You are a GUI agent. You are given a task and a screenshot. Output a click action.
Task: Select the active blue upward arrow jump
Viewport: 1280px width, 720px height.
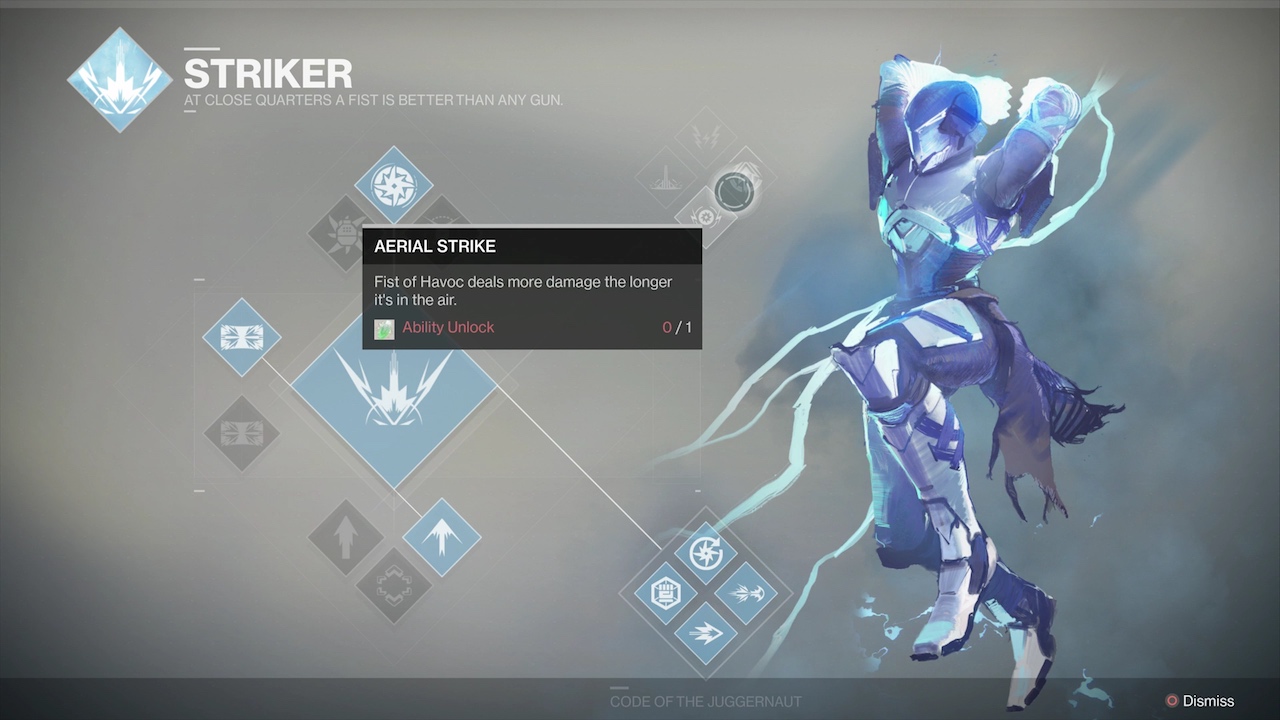click(x=441, y=538)
